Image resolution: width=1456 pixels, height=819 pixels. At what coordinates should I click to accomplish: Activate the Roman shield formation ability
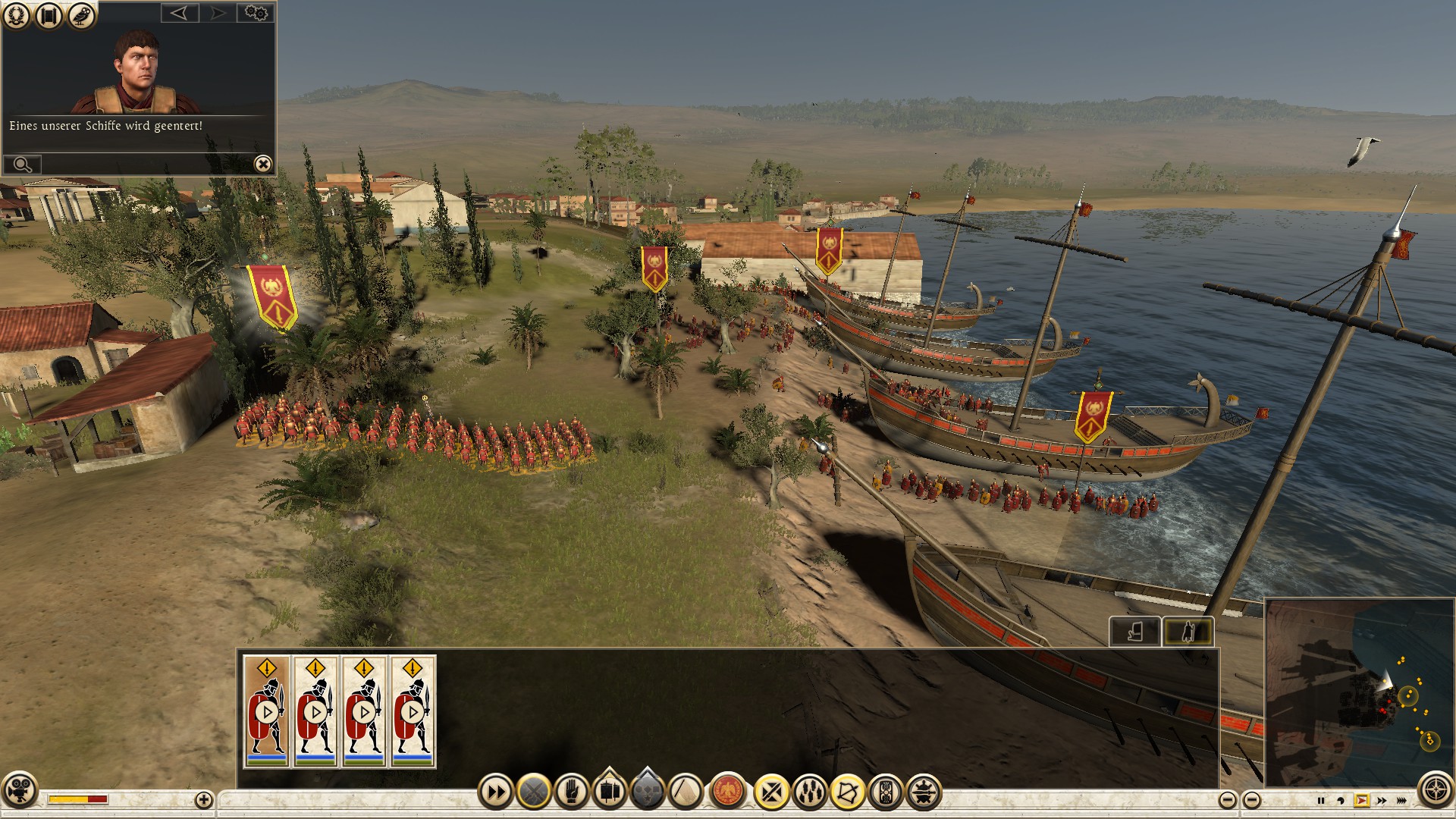pyautogui.click(x=885, y=793)
